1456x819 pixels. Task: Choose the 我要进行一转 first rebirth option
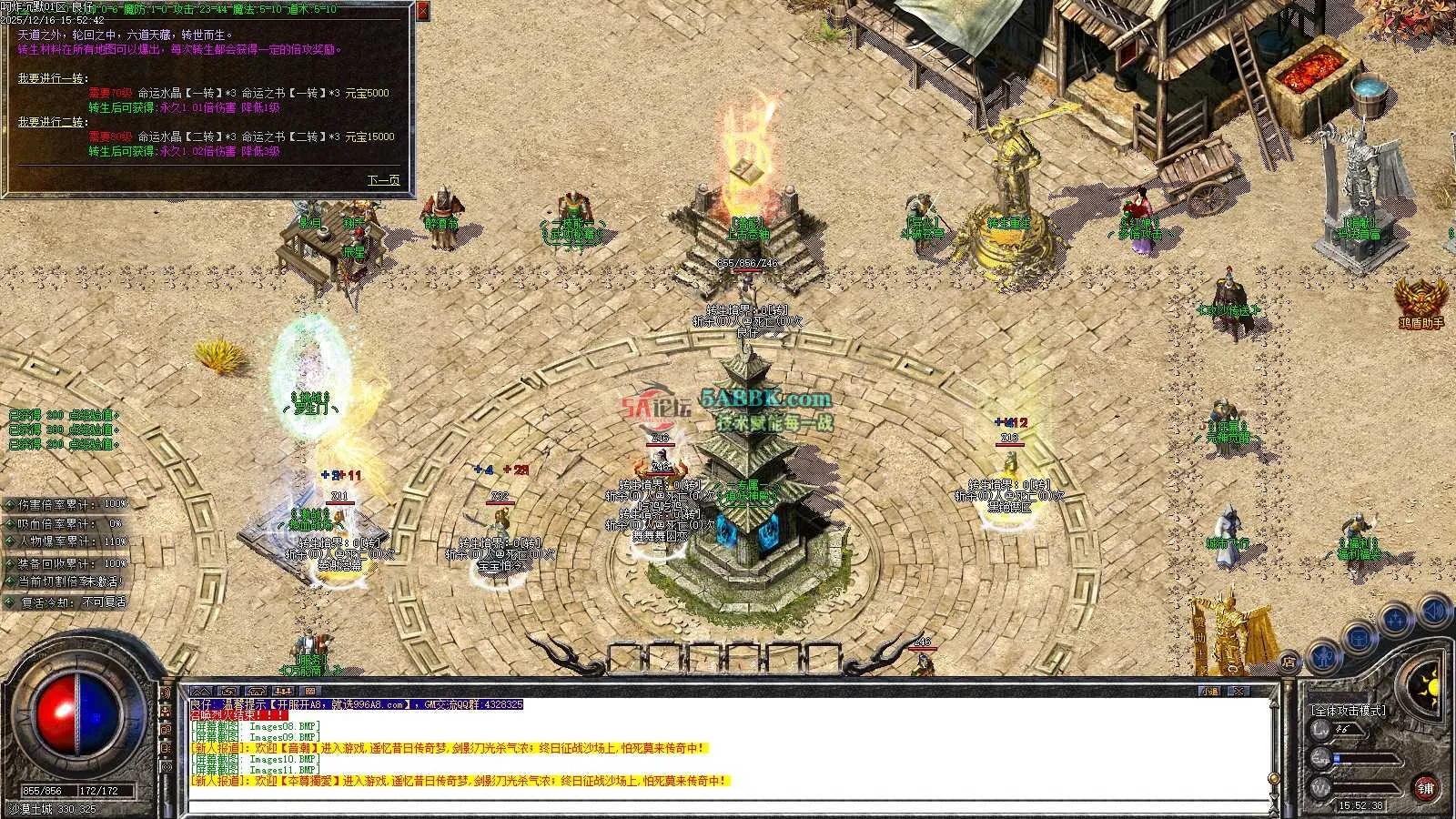pos(53,78)
